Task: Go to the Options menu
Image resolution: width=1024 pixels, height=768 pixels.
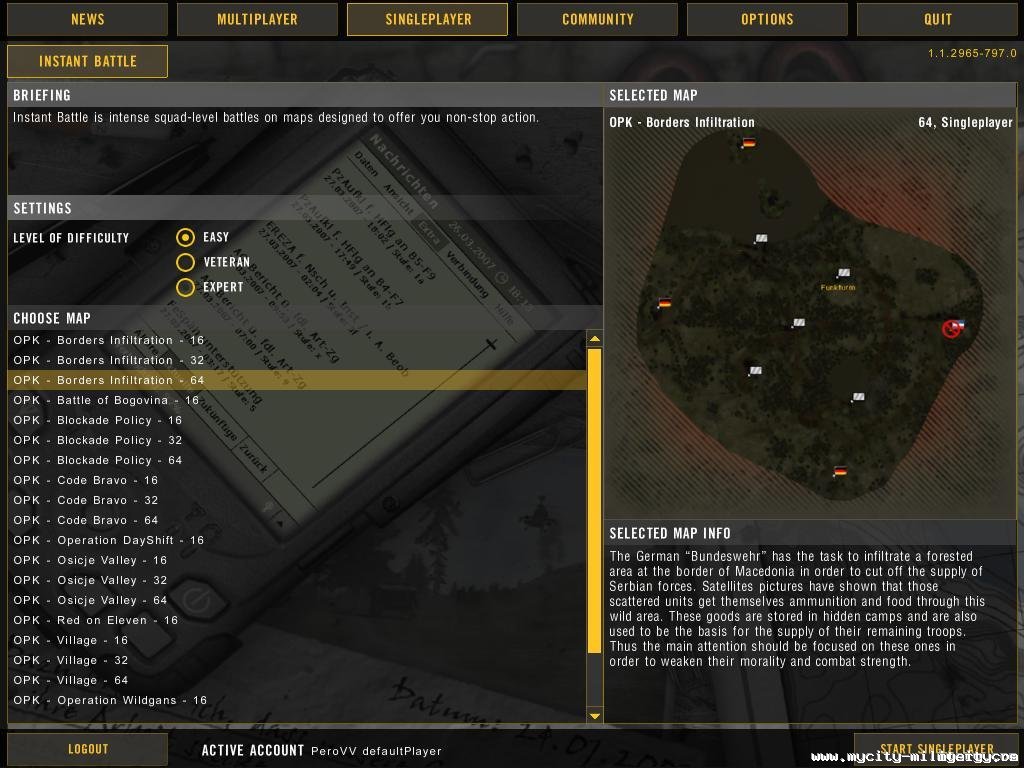Action: click(x=767, y=19)
